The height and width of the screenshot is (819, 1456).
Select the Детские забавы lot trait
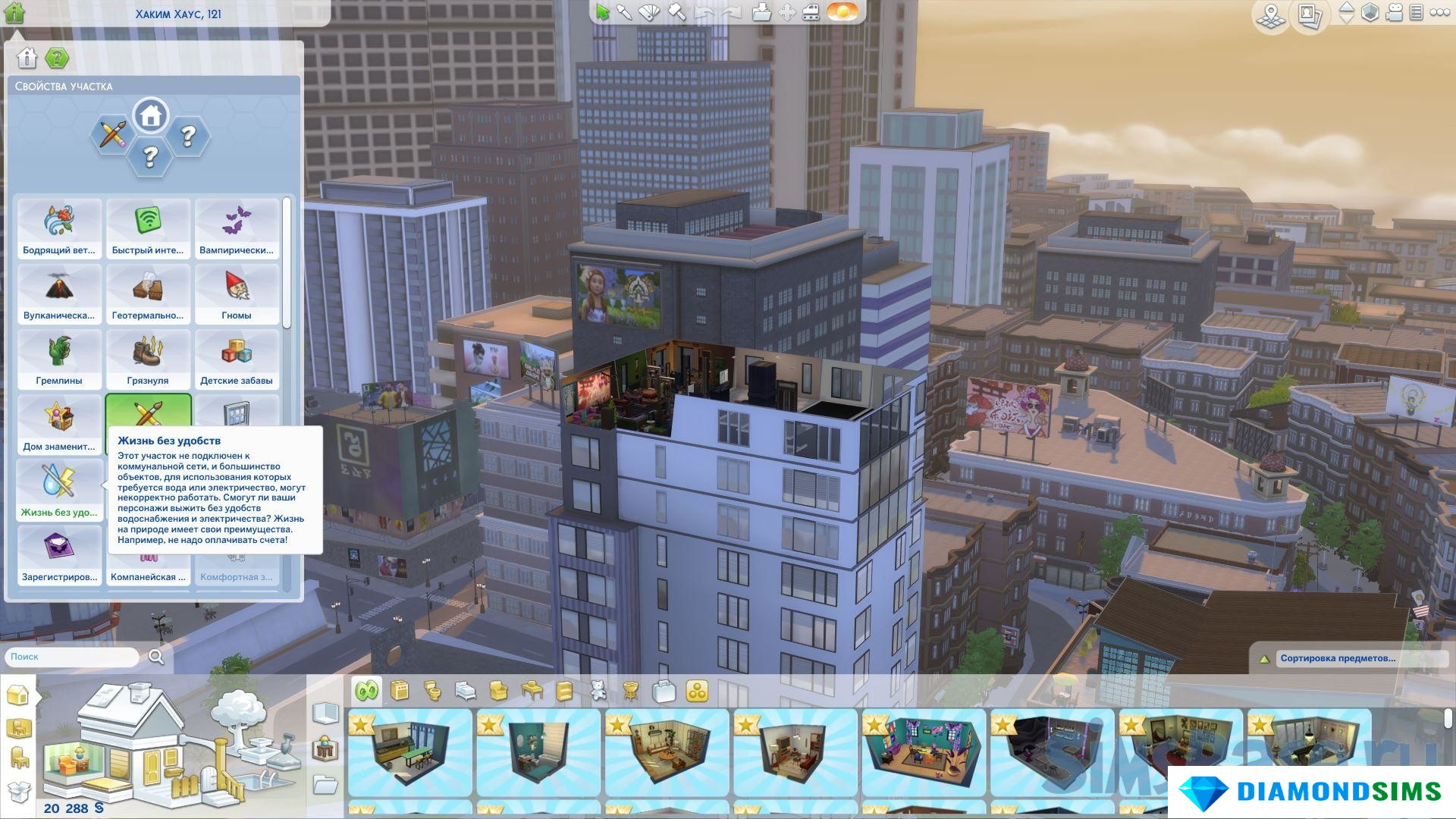tap(237, 359)
